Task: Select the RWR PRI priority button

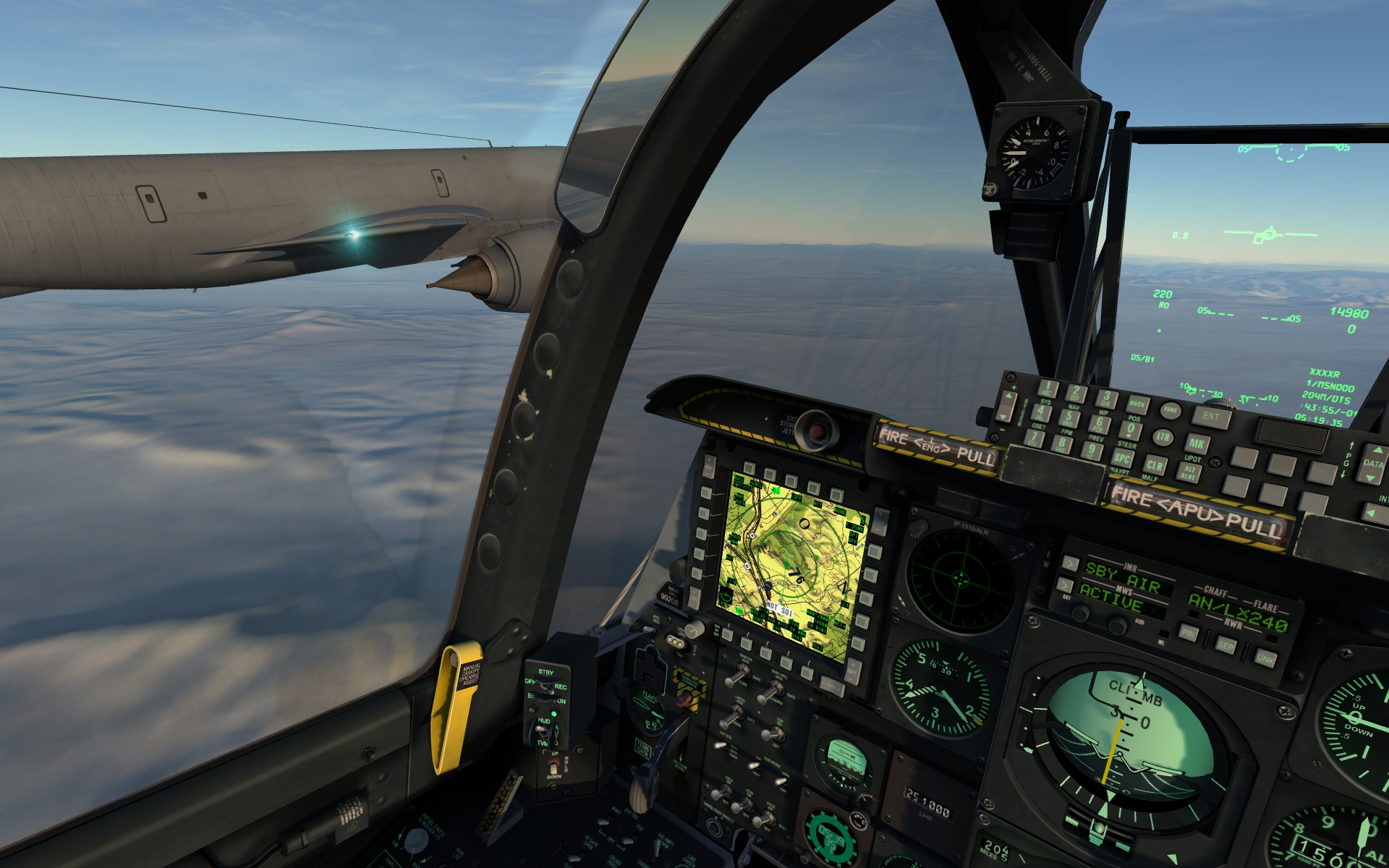Action: click(1188, 632)
